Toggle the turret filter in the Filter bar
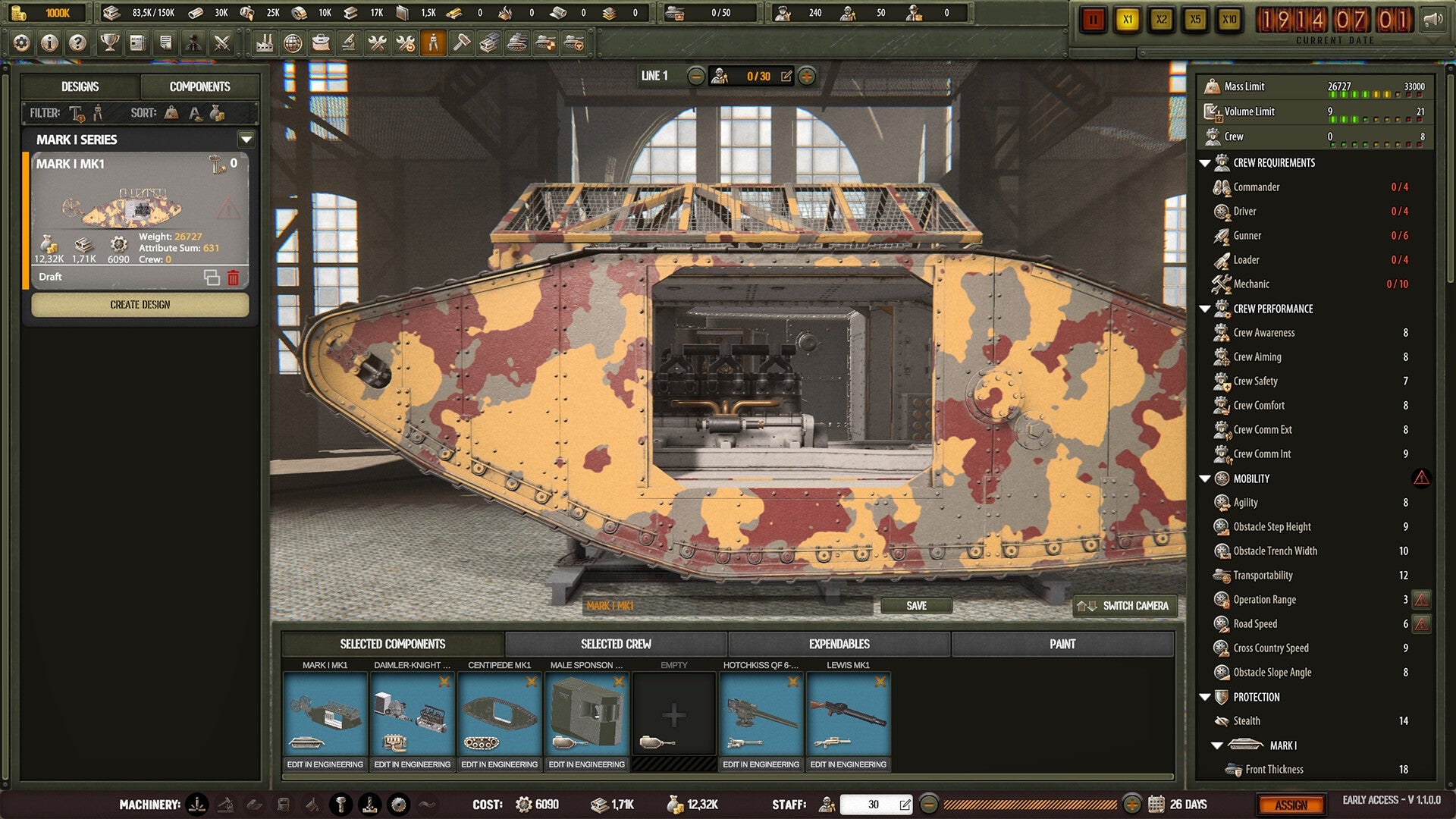Image resolution: width=1456 pixels, height=819 pixels. [x=76, y=113]
